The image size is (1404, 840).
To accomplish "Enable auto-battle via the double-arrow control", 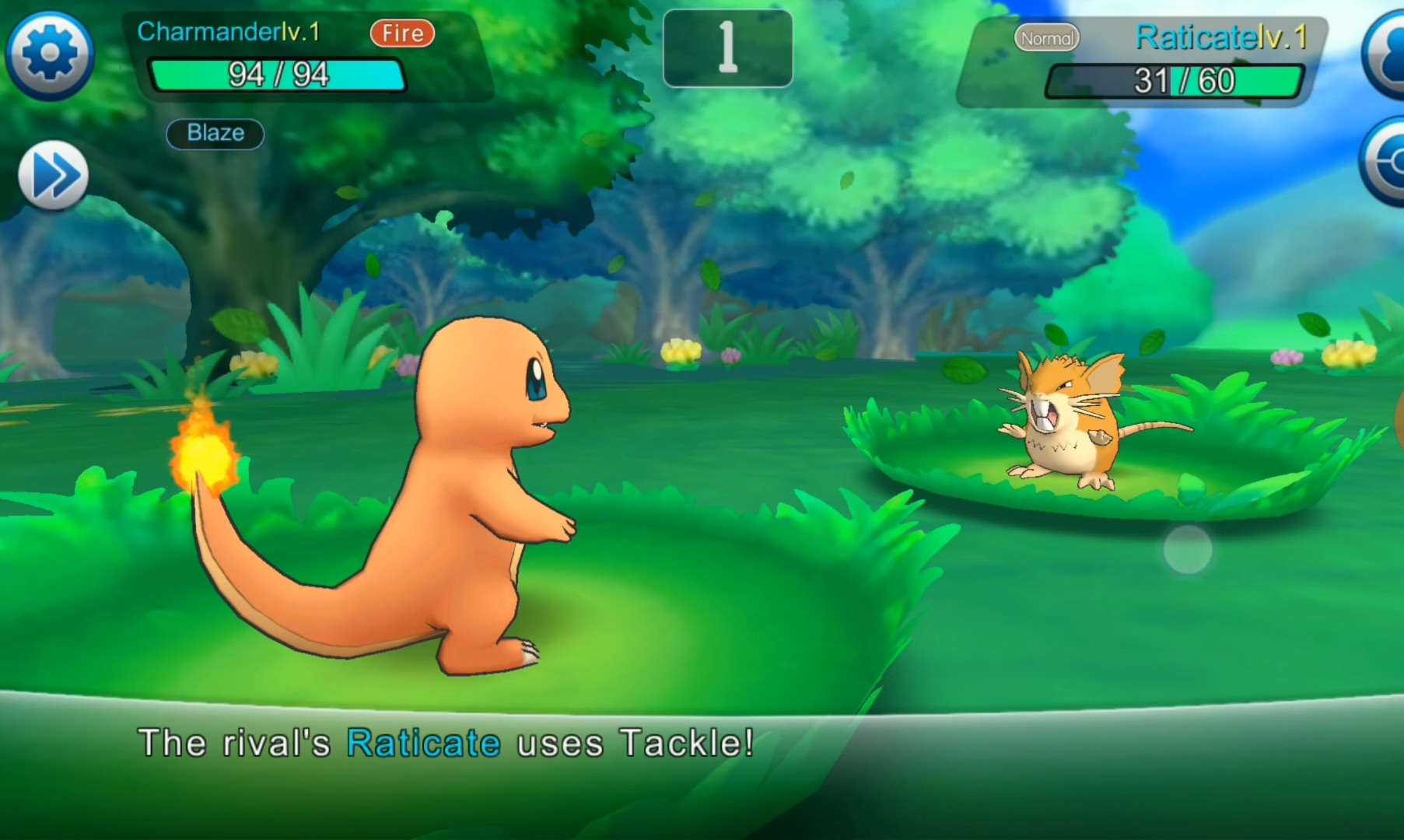I will tap(51, 176).
